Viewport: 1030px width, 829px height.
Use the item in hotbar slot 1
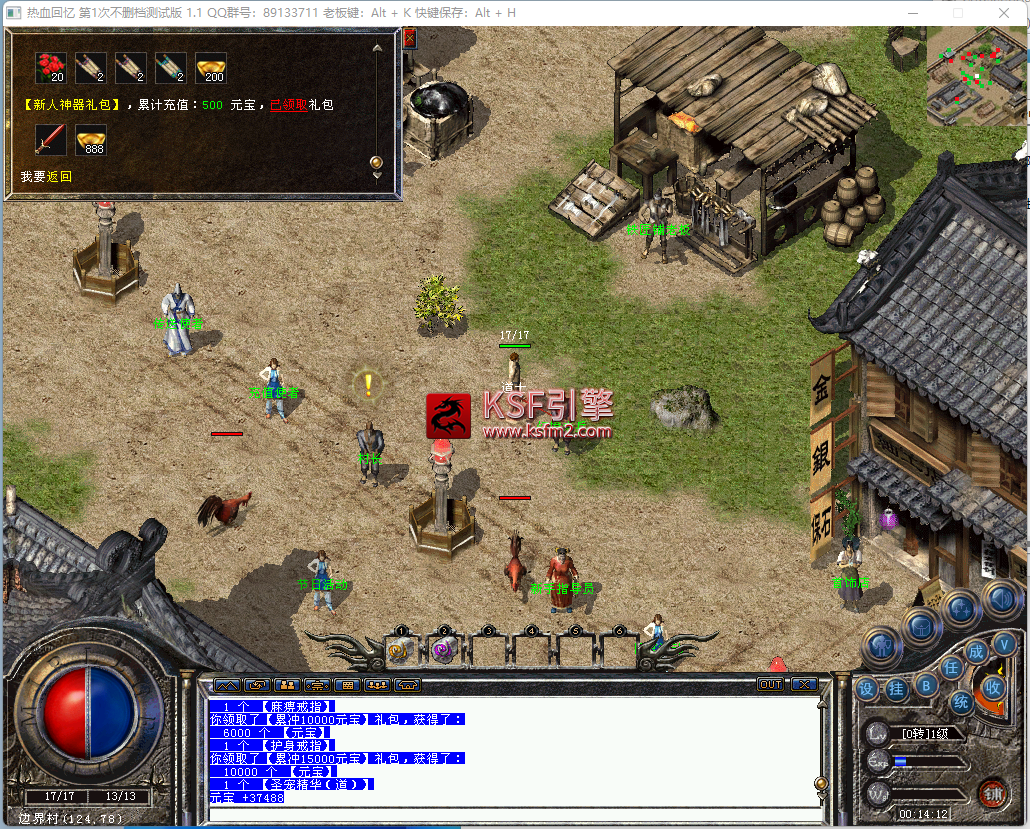(x=401, y=650)
